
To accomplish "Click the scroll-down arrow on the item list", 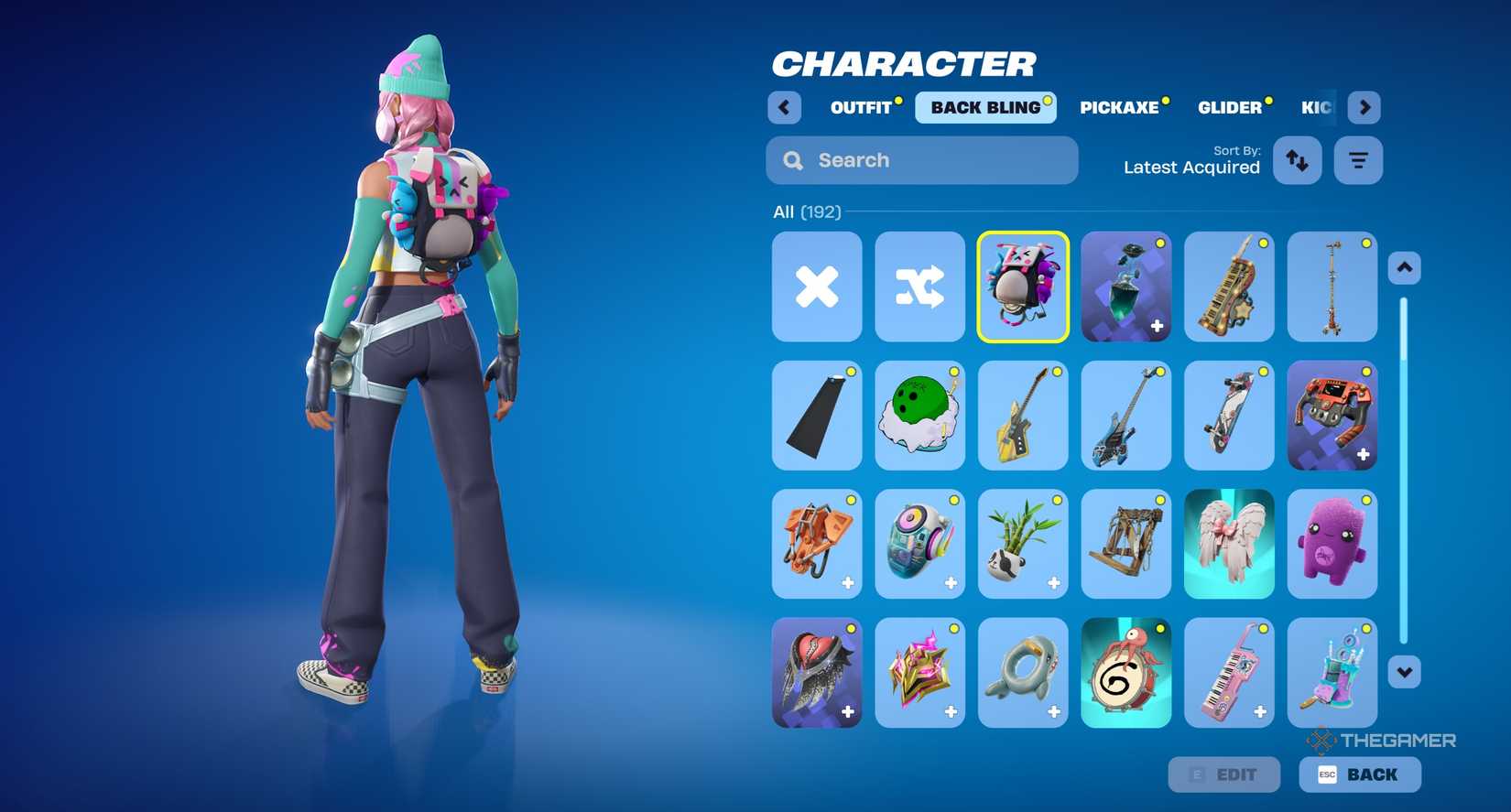I will coord(1404,671).
